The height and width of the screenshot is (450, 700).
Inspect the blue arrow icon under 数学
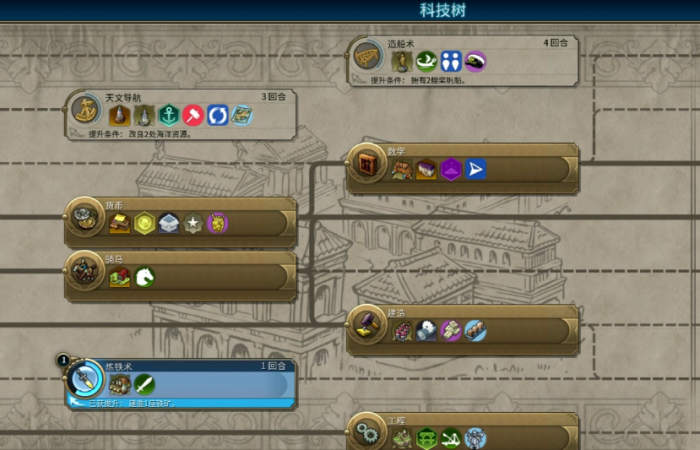click(x=475, y=169)
